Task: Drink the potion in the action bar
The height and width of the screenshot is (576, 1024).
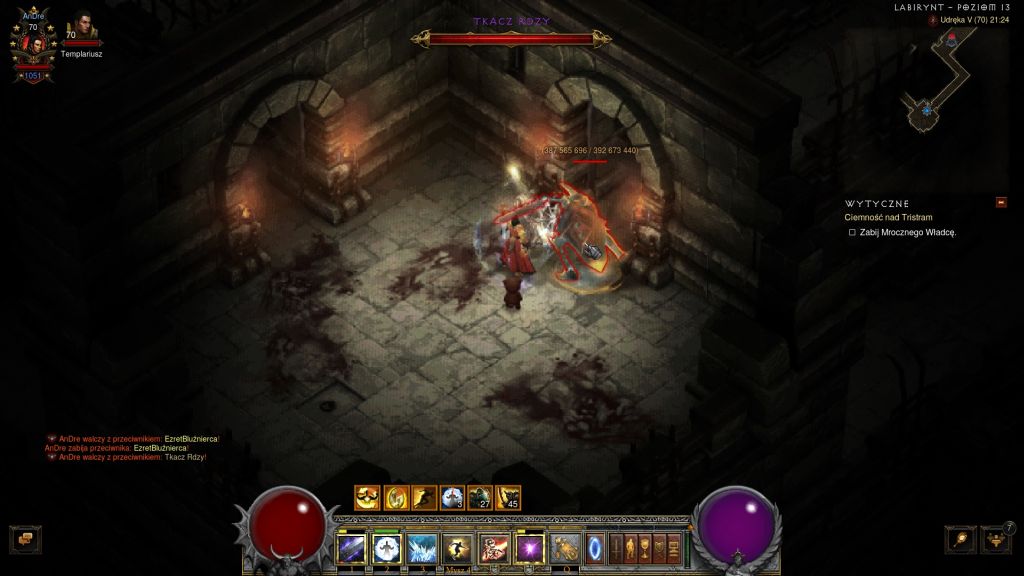Action: point(565,548)
